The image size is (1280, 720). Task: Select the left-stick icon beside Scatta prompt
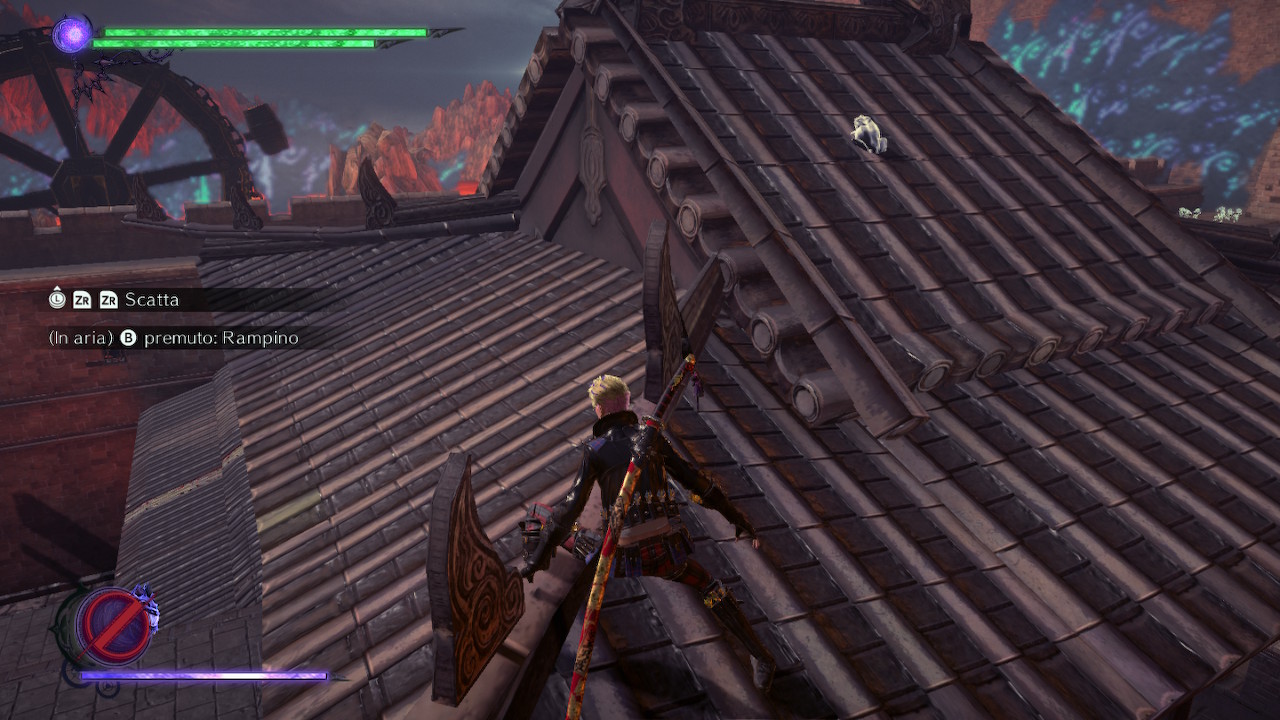pyautogui.click(x=57, y=298)
